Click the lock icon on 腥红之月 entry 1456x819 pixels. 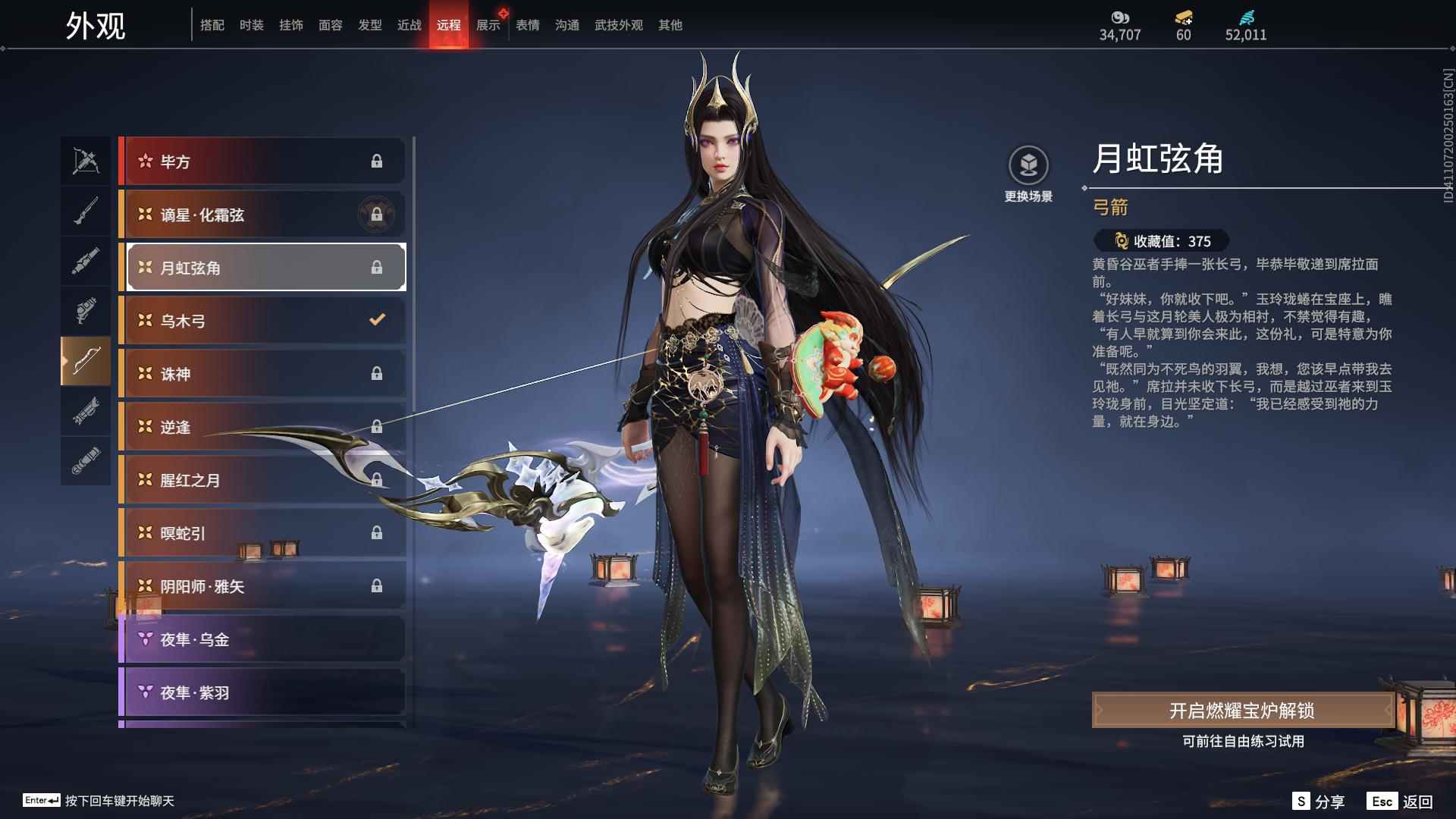click(x=377, y=480)
